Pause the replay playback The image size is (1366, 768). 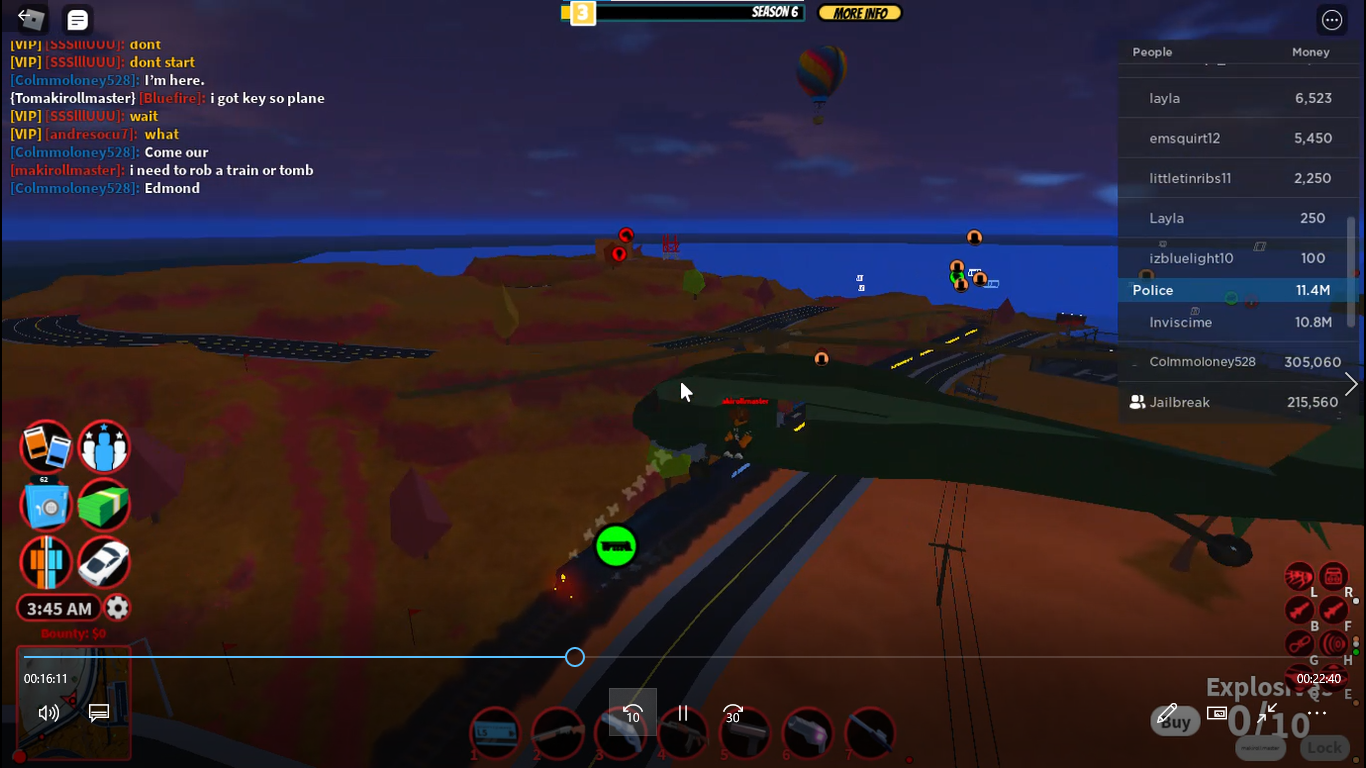click(683, 715)
